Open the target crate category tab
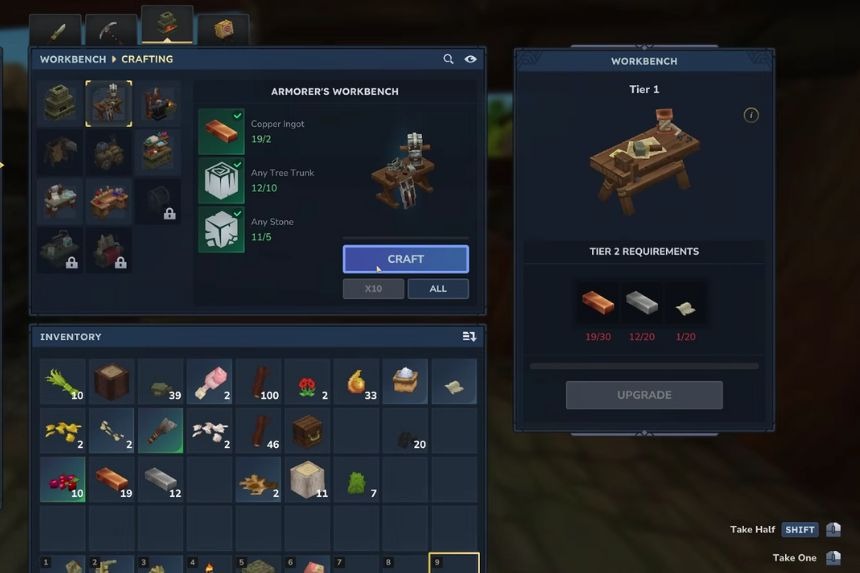 pos(223,30)
